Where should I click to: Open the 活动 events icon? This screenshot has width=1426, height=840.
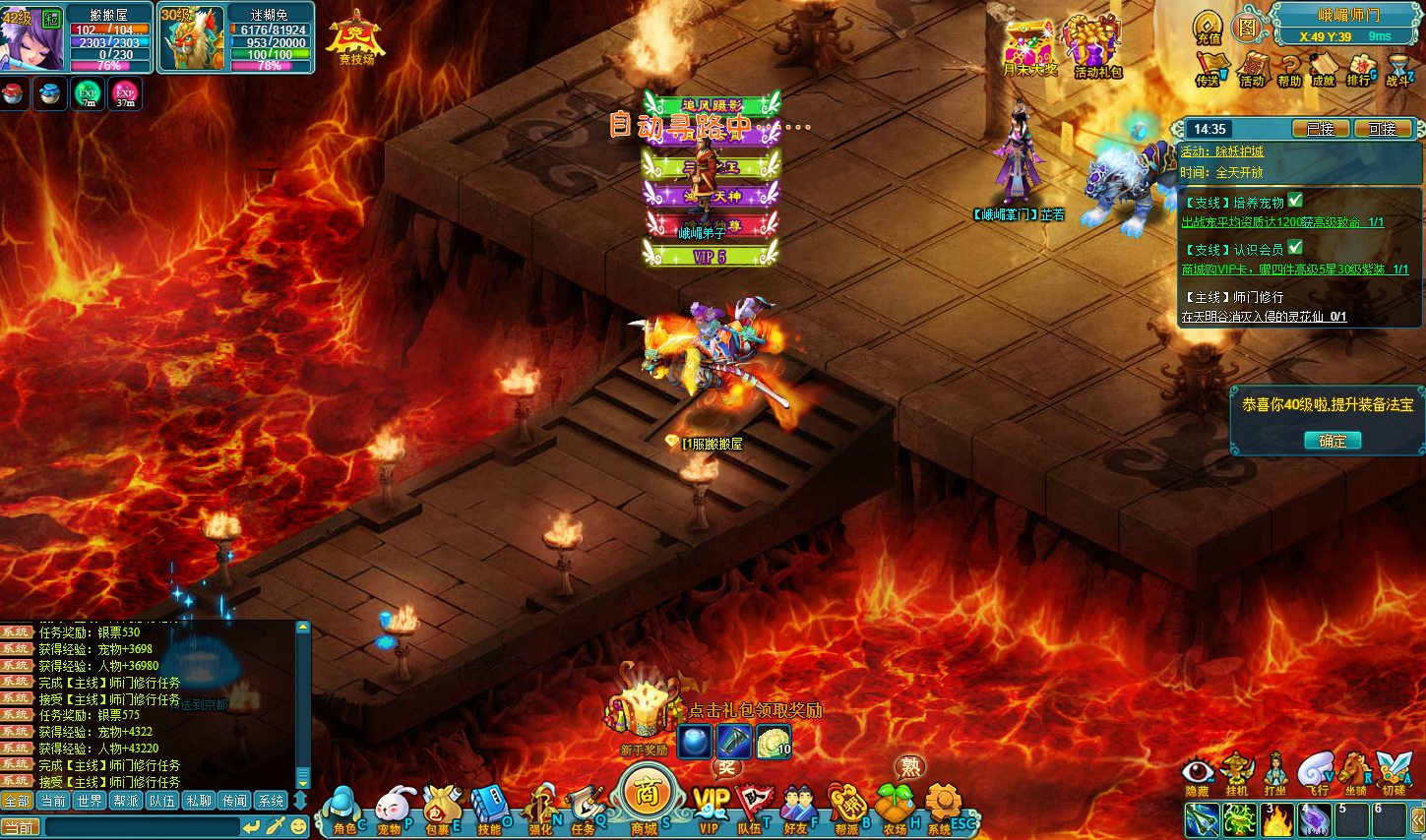[x=1252, y=69]
